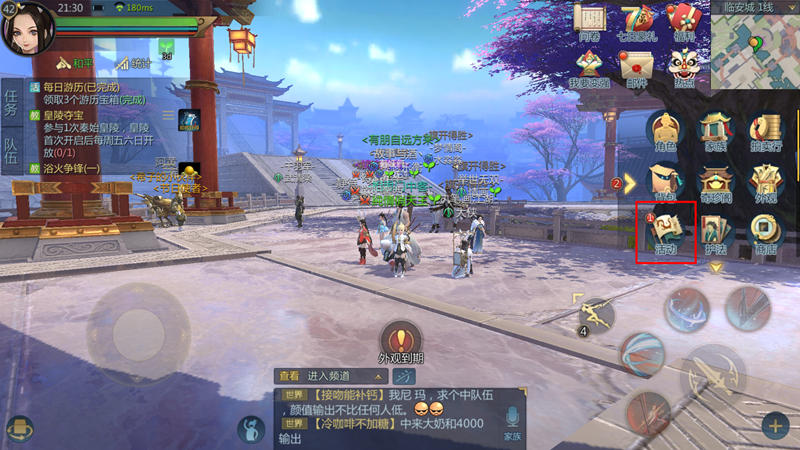
Task: Open the 临安城 minimap
Action: 755,50
